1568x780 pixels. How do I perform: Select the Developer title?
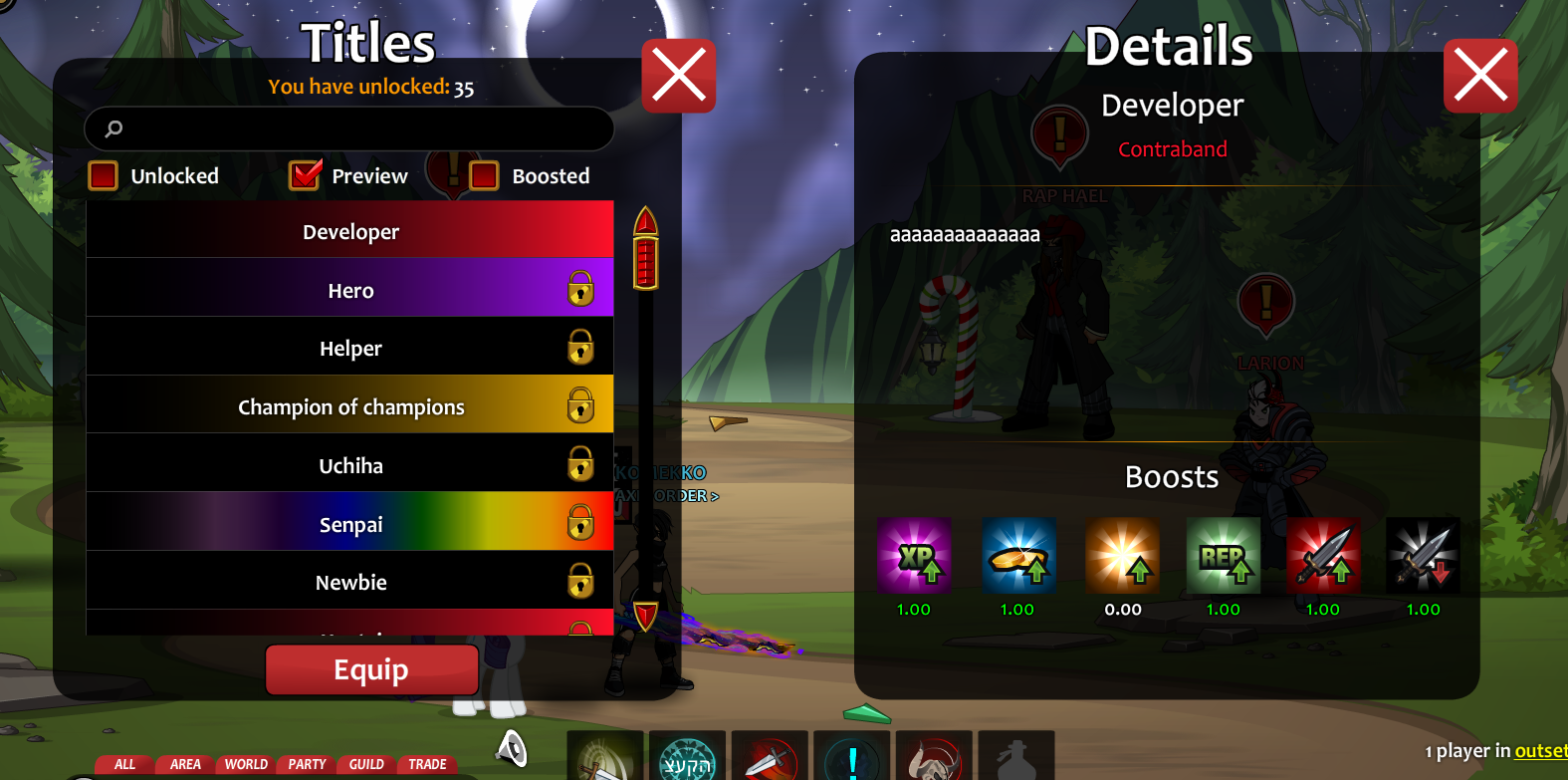tap(350, 231)
